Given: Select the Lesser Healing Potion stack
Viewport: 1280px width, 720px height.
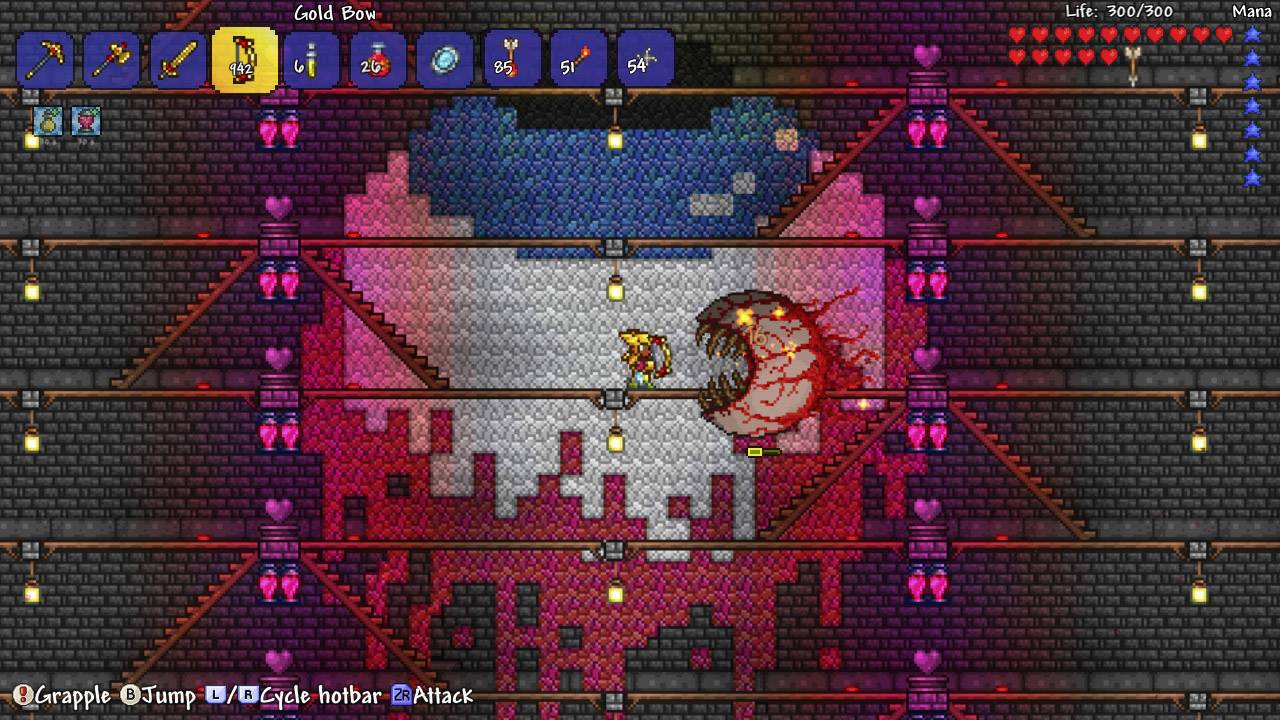Looking at the screenshot, I should [377, 58].
